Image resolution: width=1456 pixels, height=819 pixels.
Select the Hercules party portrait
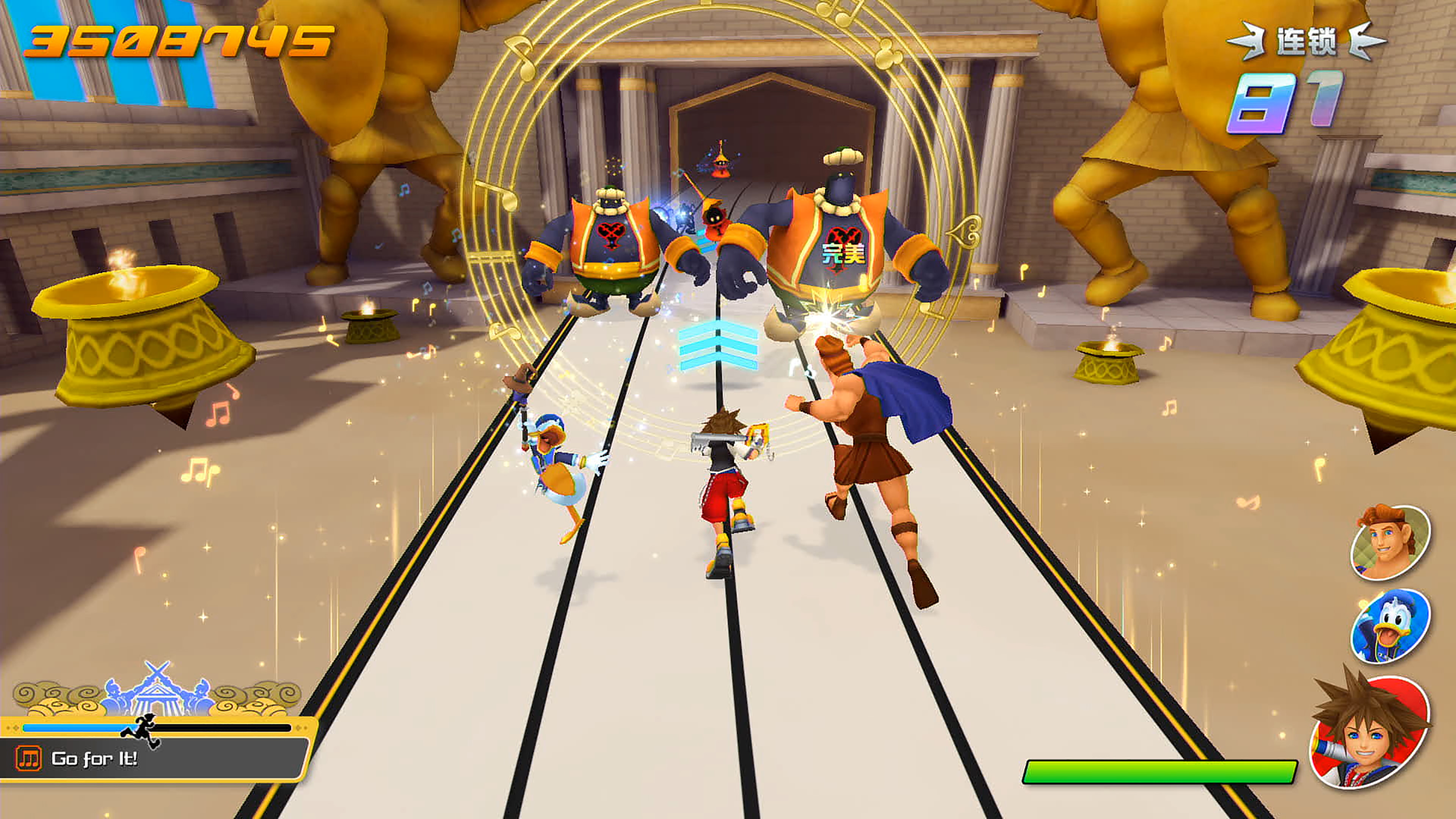pyautogui.click(x=1389, y=543)
